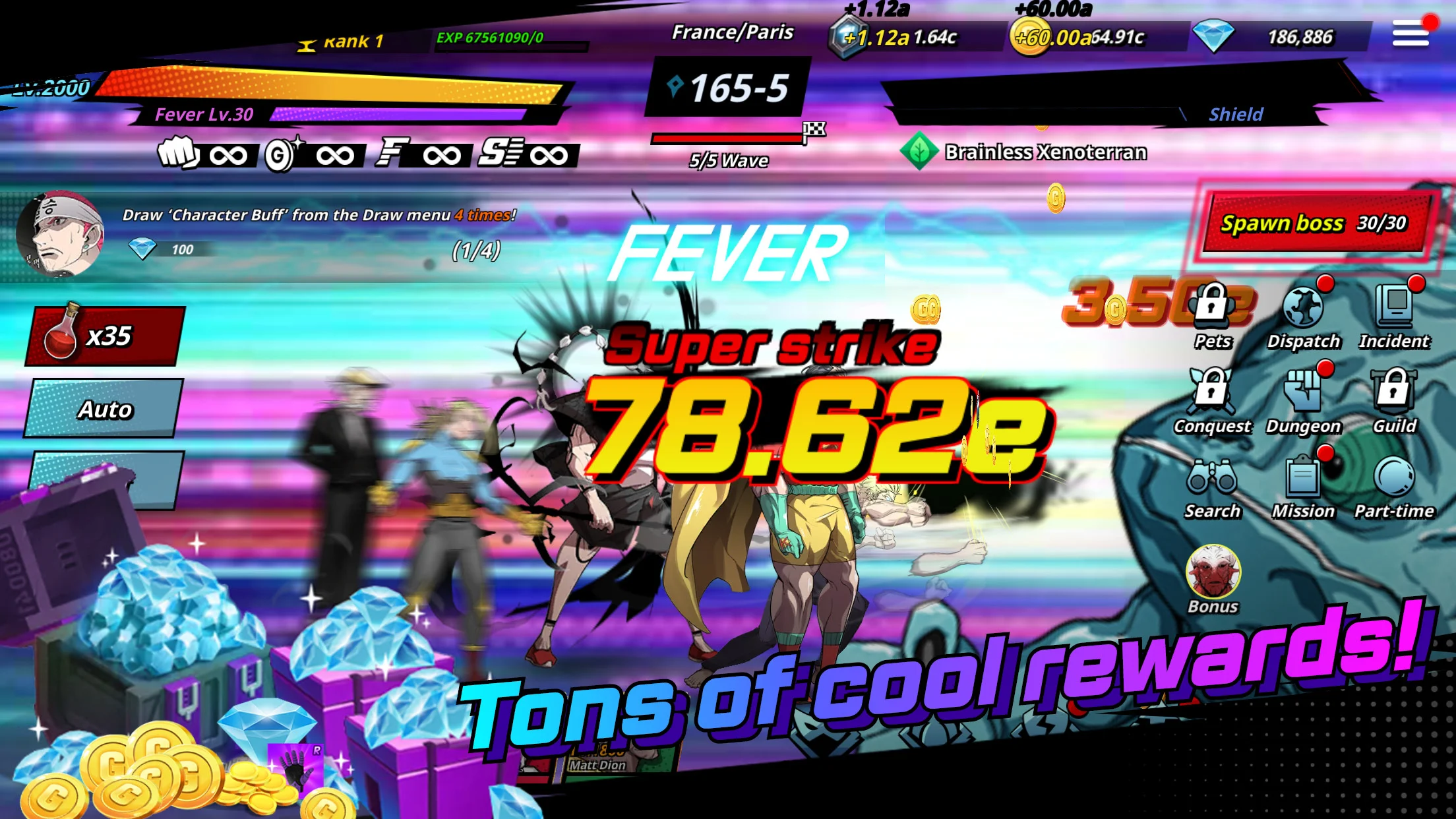Open the Dispatch globe icon

(1303, 315)
